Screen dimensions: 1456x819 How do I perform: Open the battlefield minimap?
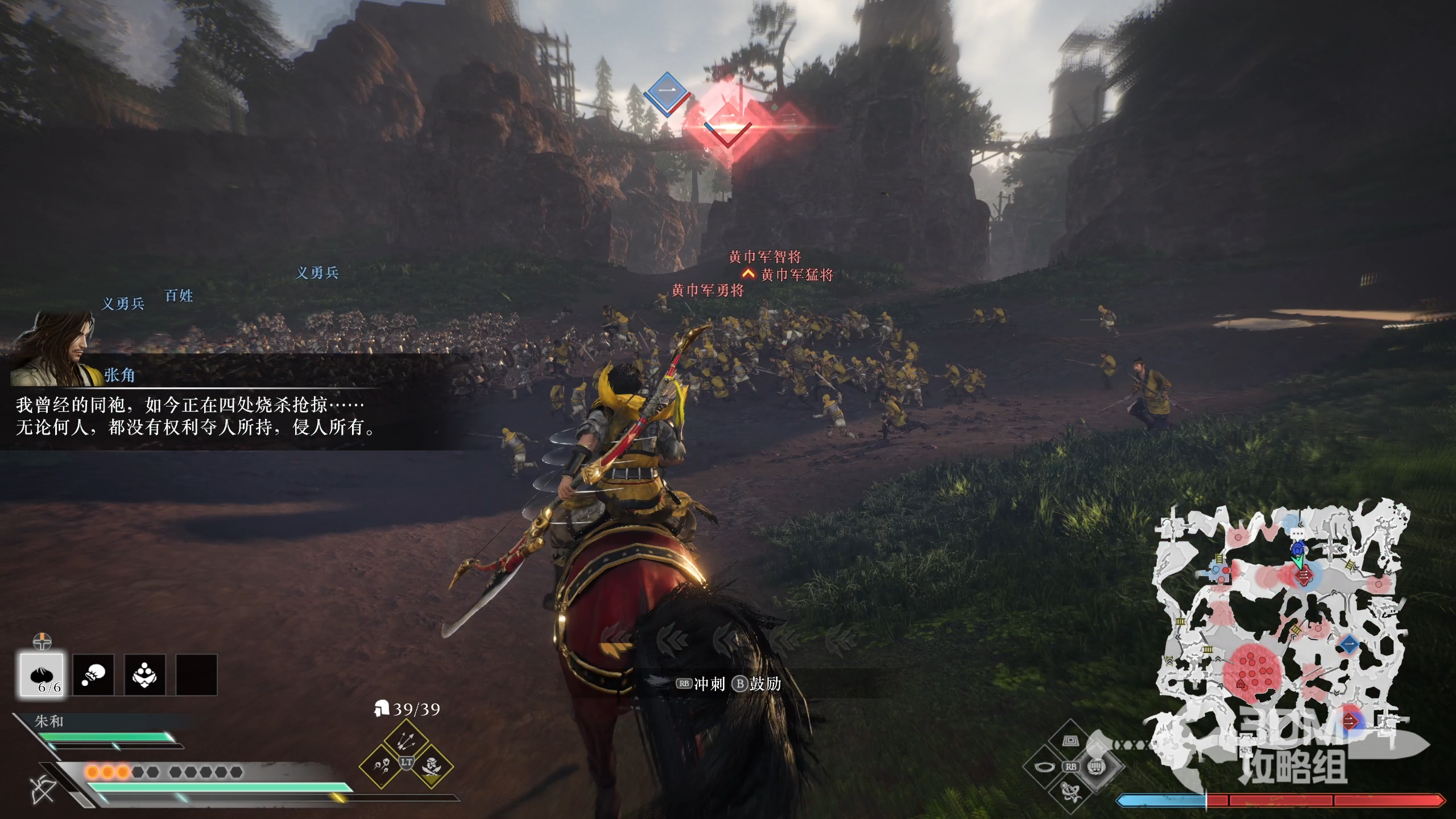(x=1280, y=626)
